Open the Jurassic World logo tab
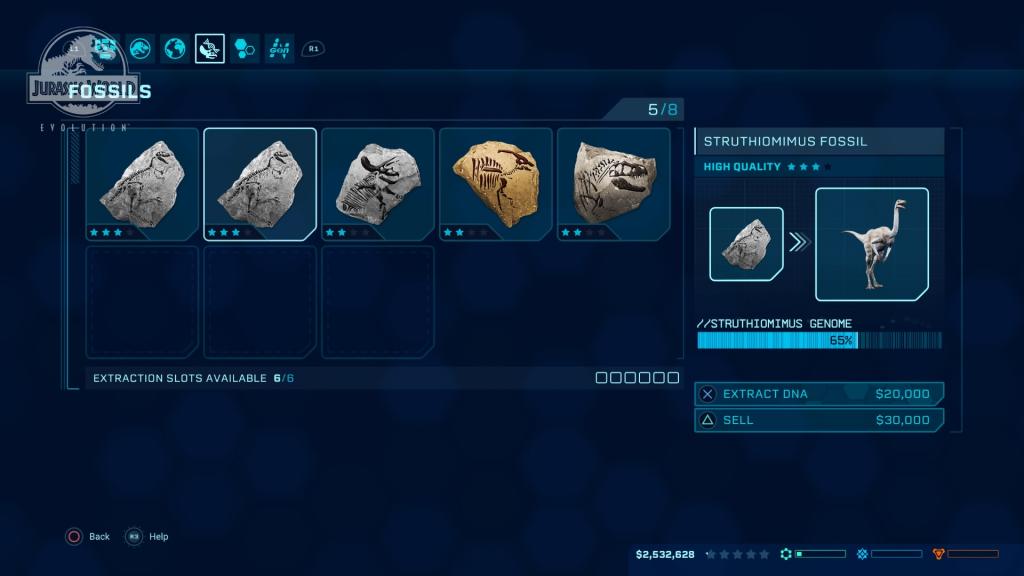 pyautogui.click(x=140, y=48)
